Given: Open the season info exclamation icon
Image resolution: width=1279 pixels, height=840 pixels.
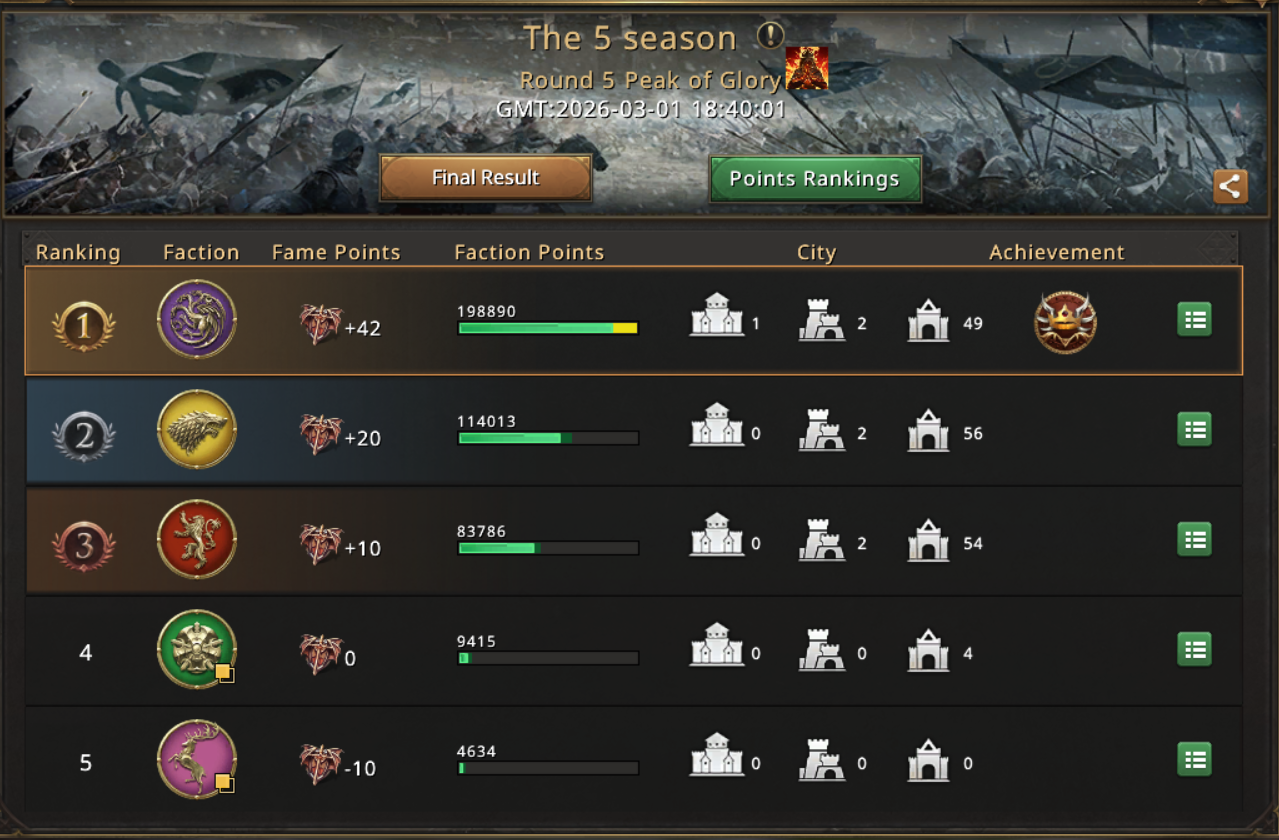Looking at the screenshot, I should click(x=770, y=37).
